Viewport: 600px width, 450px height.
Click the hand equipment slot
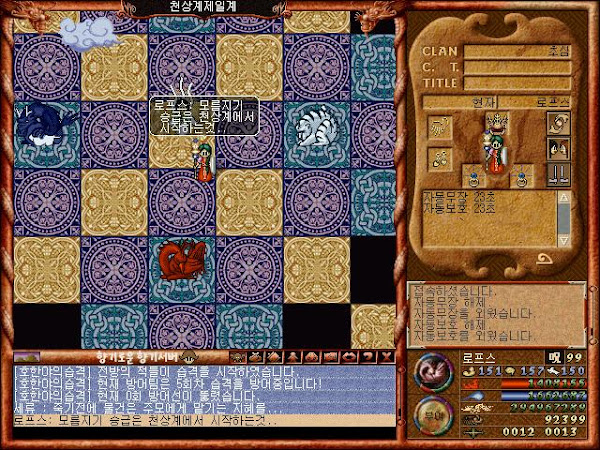(x=441, y=128)
